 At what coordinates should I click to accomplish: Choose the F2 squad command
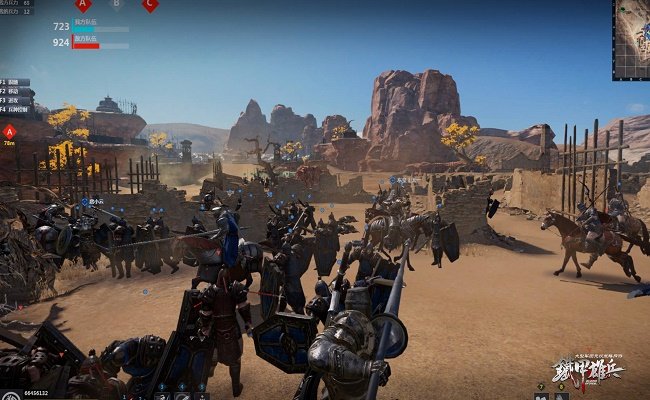(x=15, y=92)
